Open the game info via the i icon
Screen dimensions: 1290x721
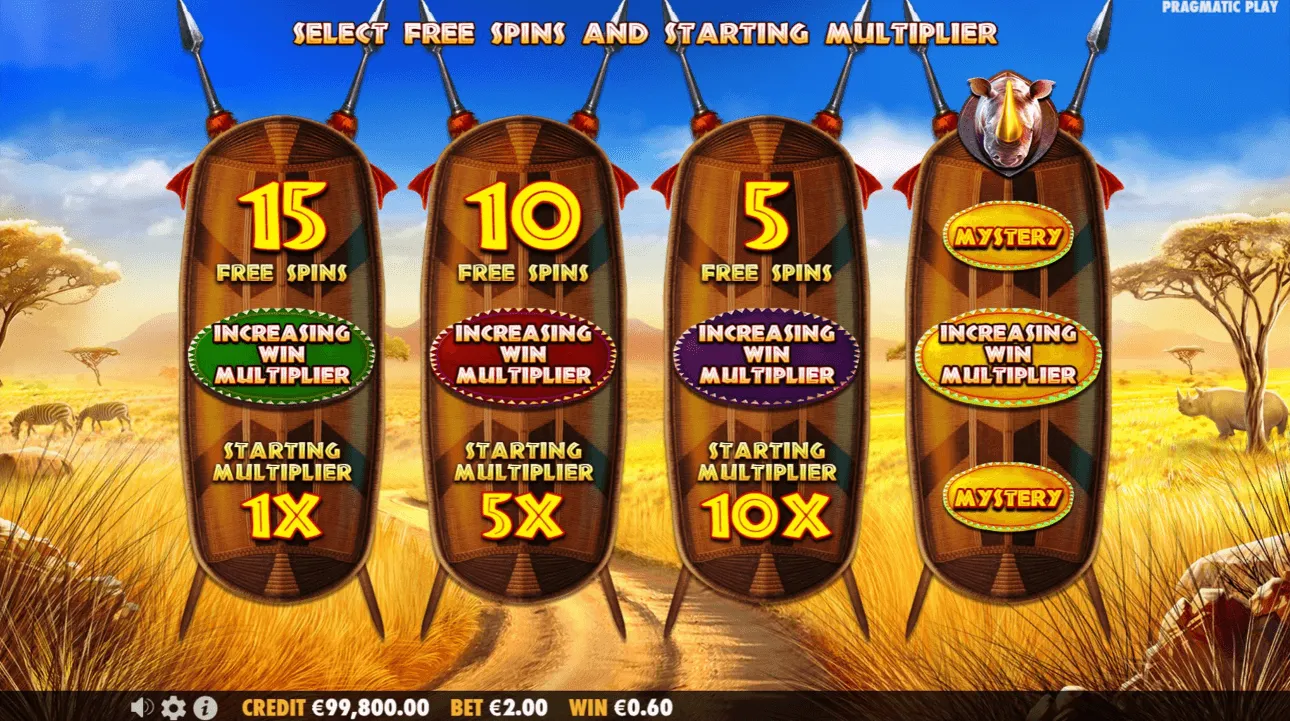pos(205,707)
